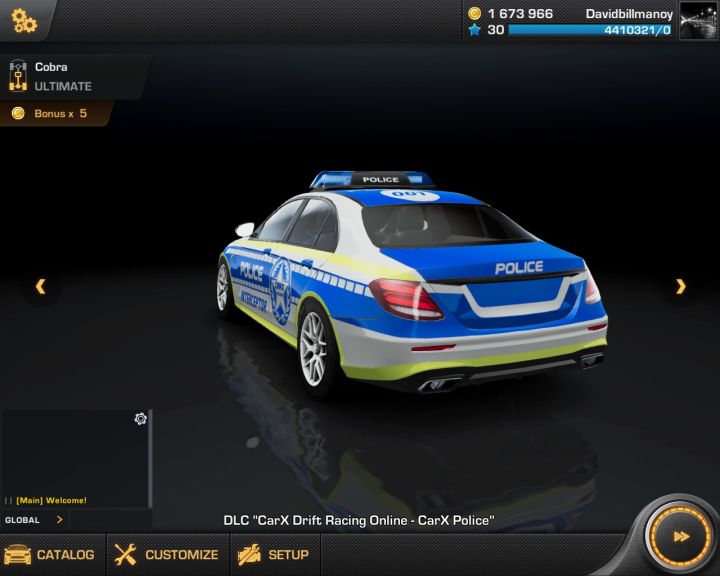
Task: Switch to the next car
Action: [x=681, y=287]
